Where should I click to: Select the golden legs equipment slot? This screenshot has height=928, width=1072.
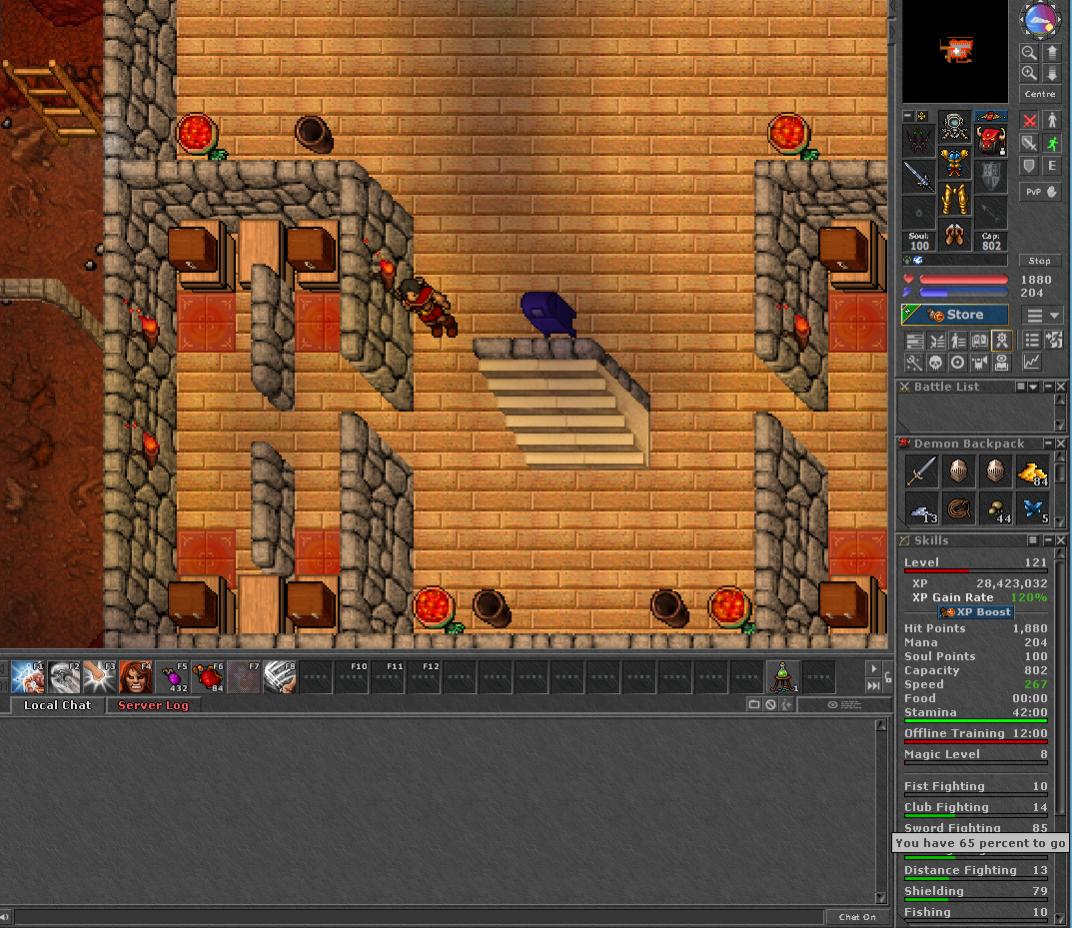pyautogui.click(x=954, y=198)
